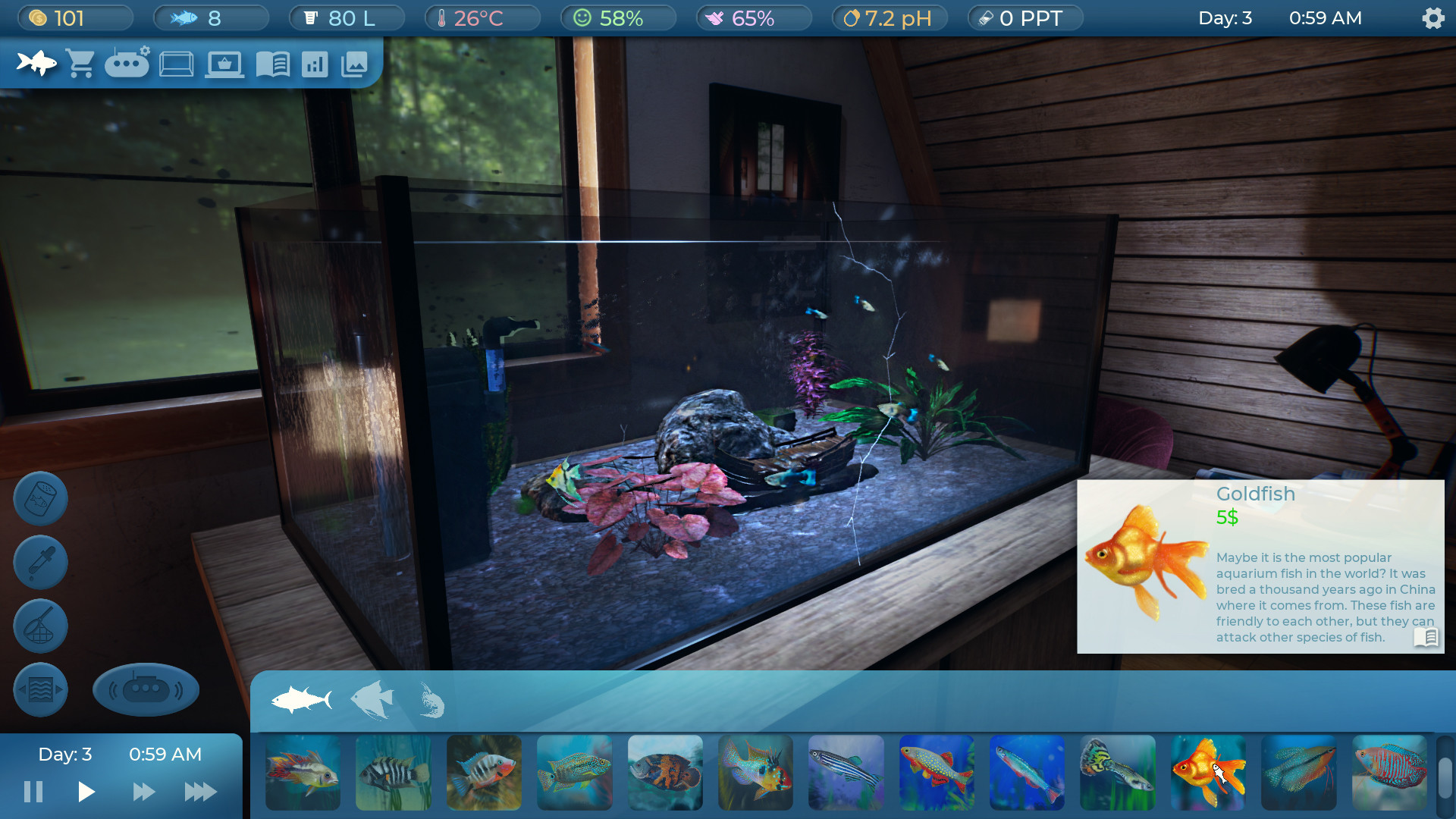Open the fish shop via goldfish icon
Image resolution: width=1456 pixels, height=819 pixels.
pos(36,64)
